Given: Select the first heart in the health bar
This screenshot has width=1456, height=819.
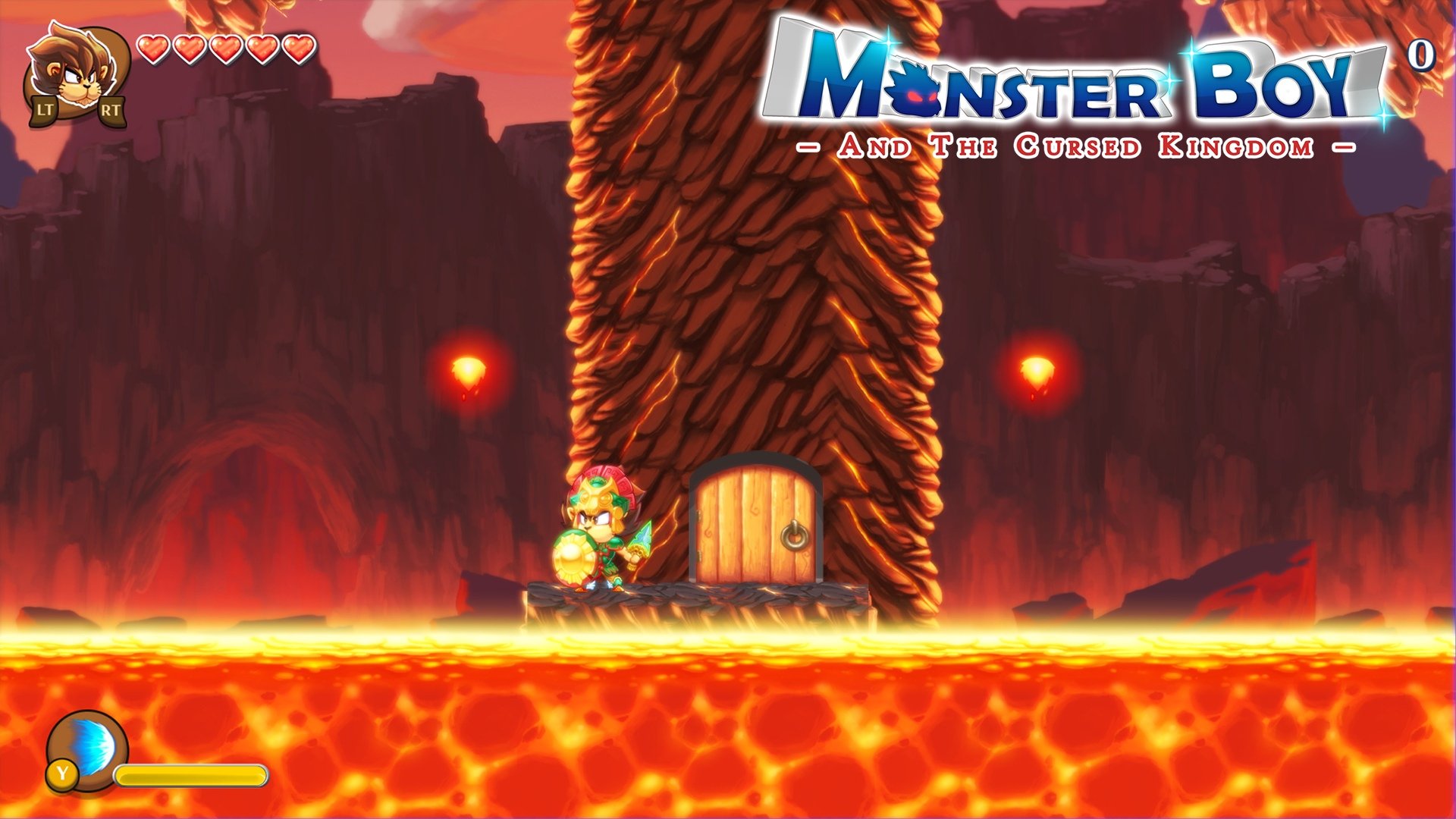Looking at the screenshot, I should [x=154, y=47].
